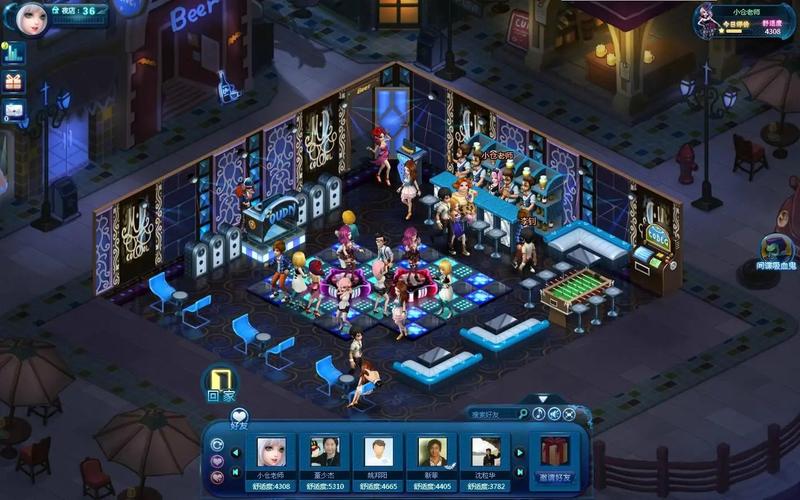Open the 好友 friends heart tab
This screenshot has width=800, height=500.
pos(239,417)
